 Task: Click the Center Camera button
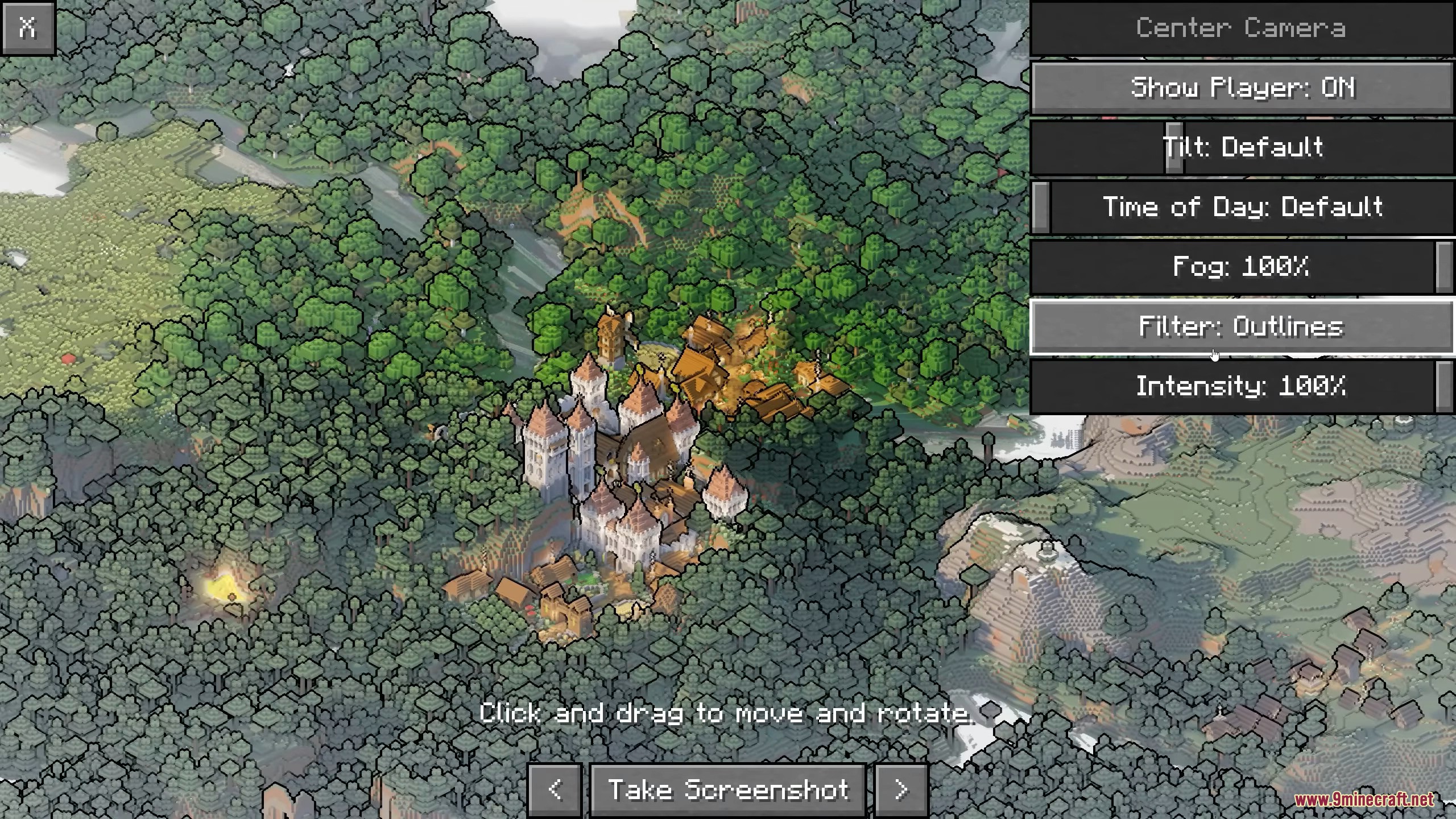click(x=1242, y=28)
